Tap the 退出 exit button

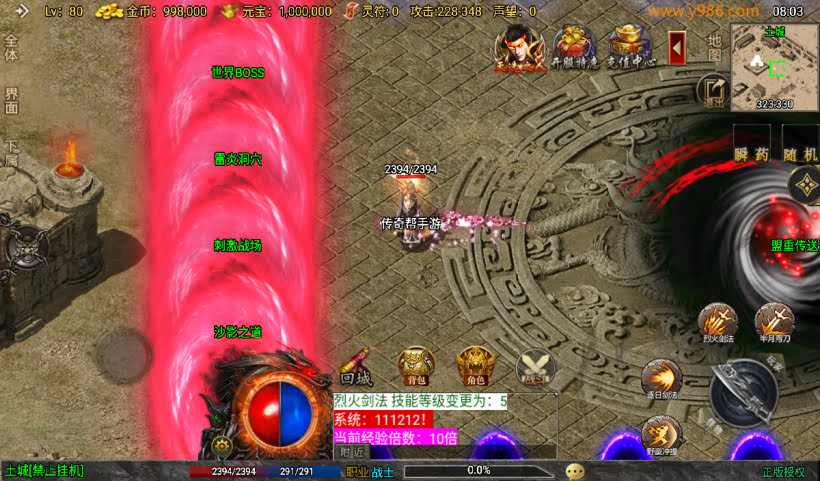pos(713,90)
